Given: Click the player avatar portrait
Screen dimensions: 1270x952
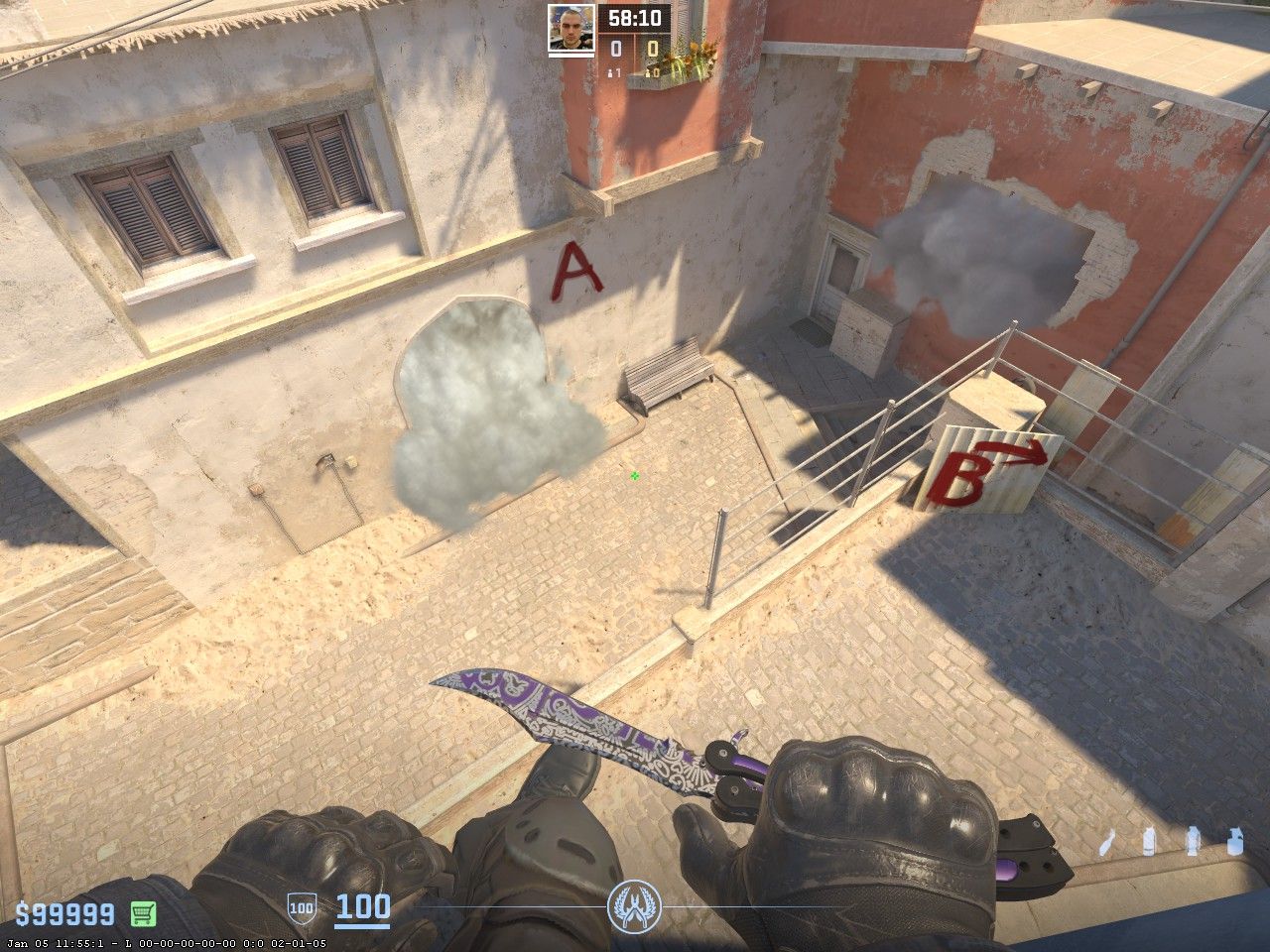Looking at the screenshot, I should point(571,27).
